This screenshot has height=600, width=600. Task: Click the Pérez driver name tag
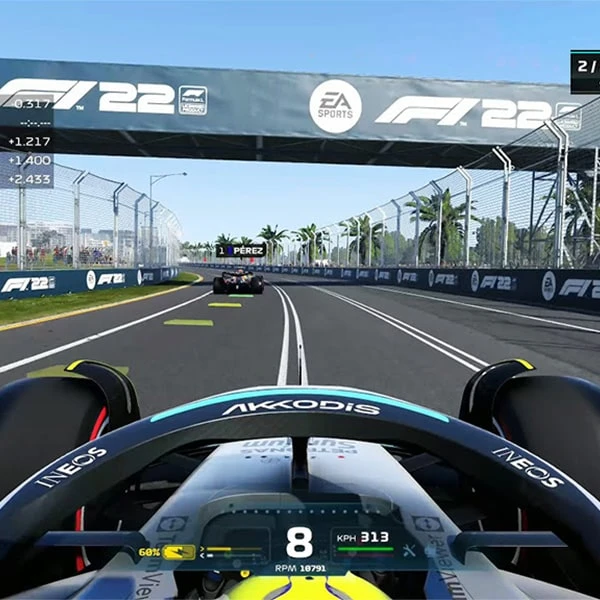click(240, 251)
